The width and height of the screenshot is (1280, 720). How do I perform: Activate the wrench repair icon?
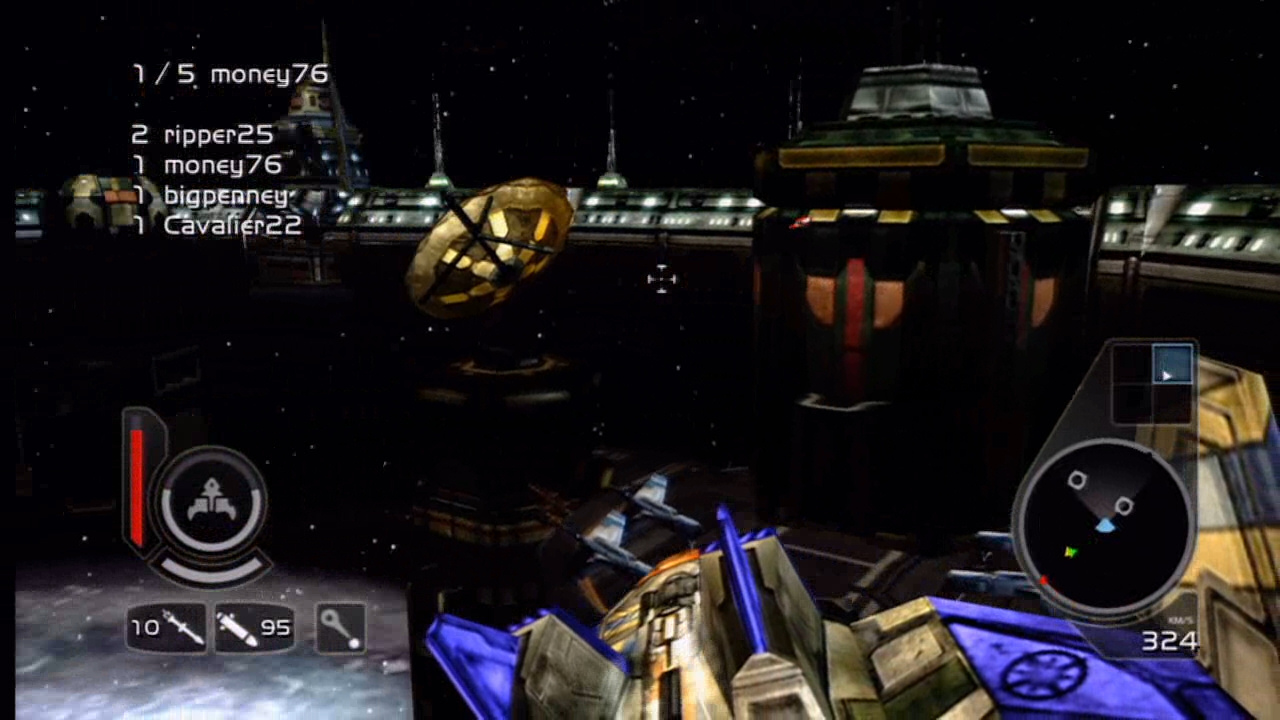[x=340, y=628]
